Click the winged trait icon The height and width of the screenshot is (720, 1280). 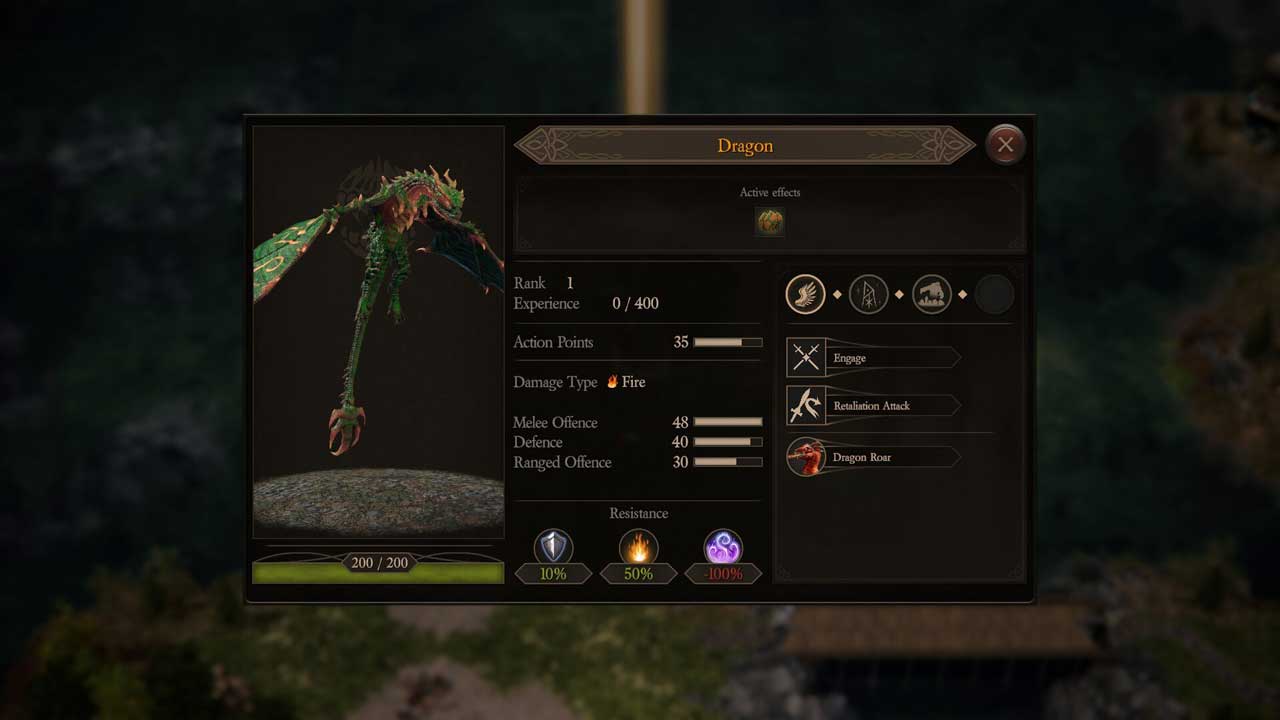tap(806, 295)
